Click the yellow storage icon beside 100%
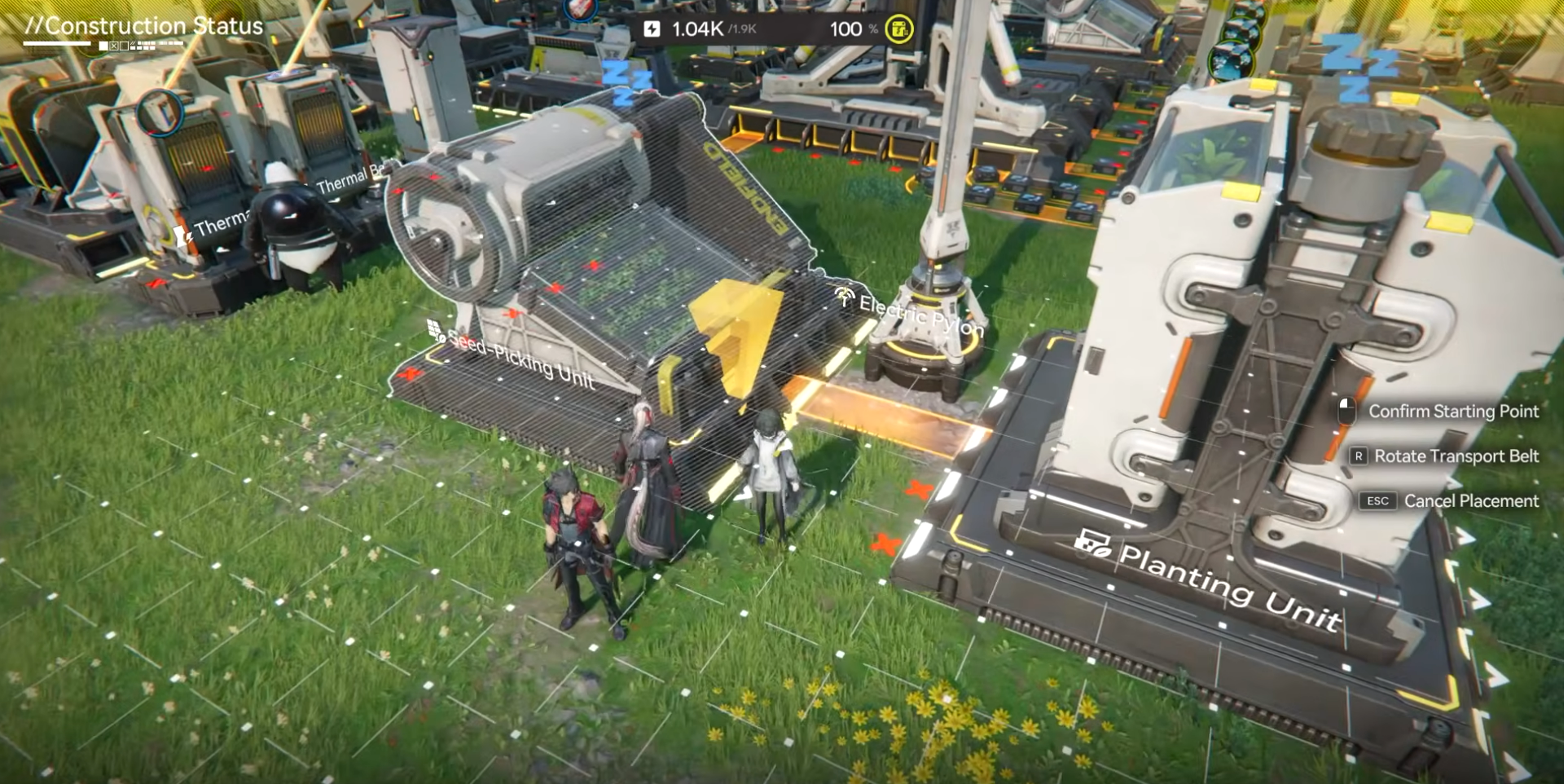Image resolution: width=1568 pixels, height=784 pixels. [898, 29]
